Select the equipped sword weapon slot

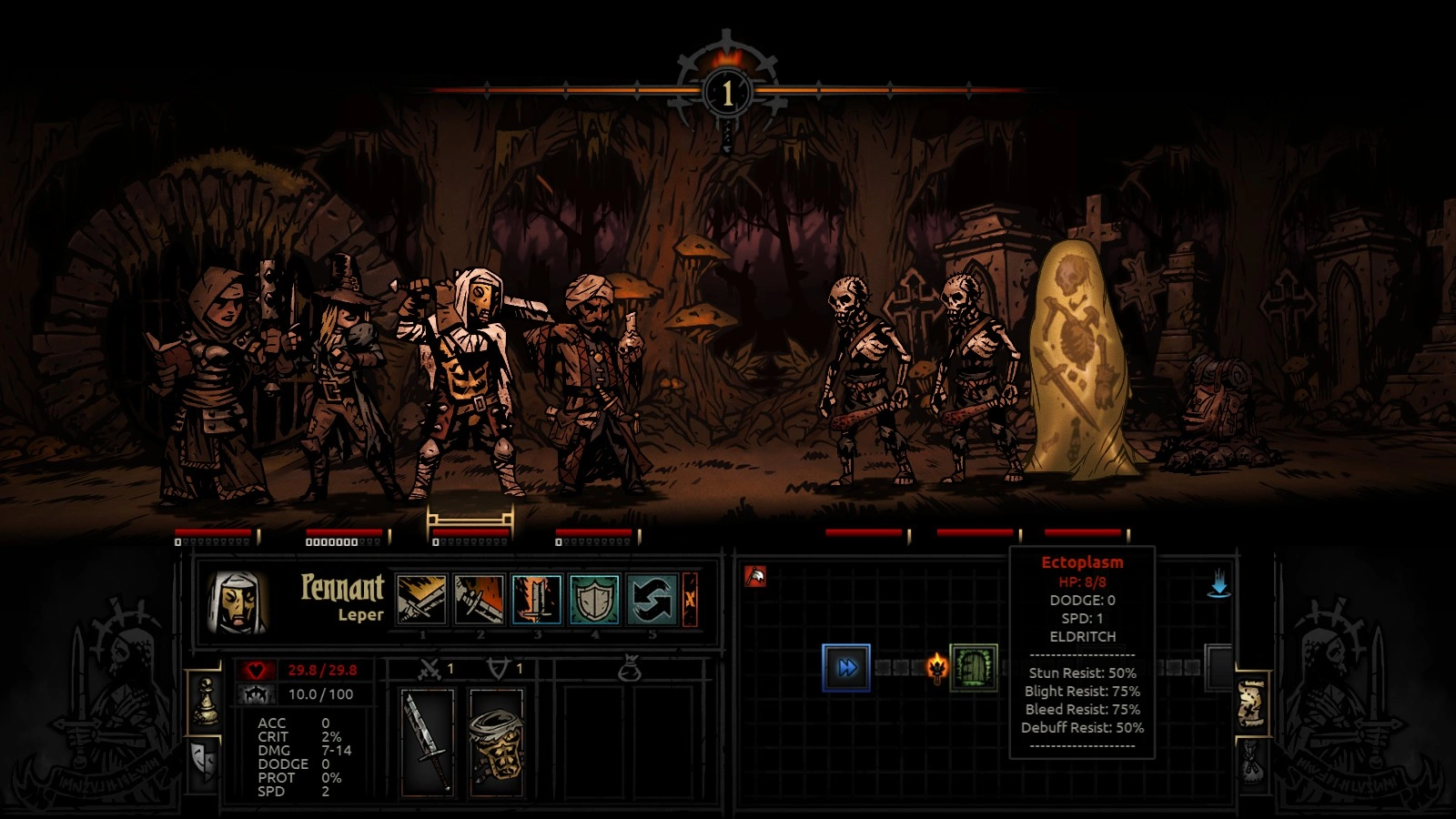point(428,742)
